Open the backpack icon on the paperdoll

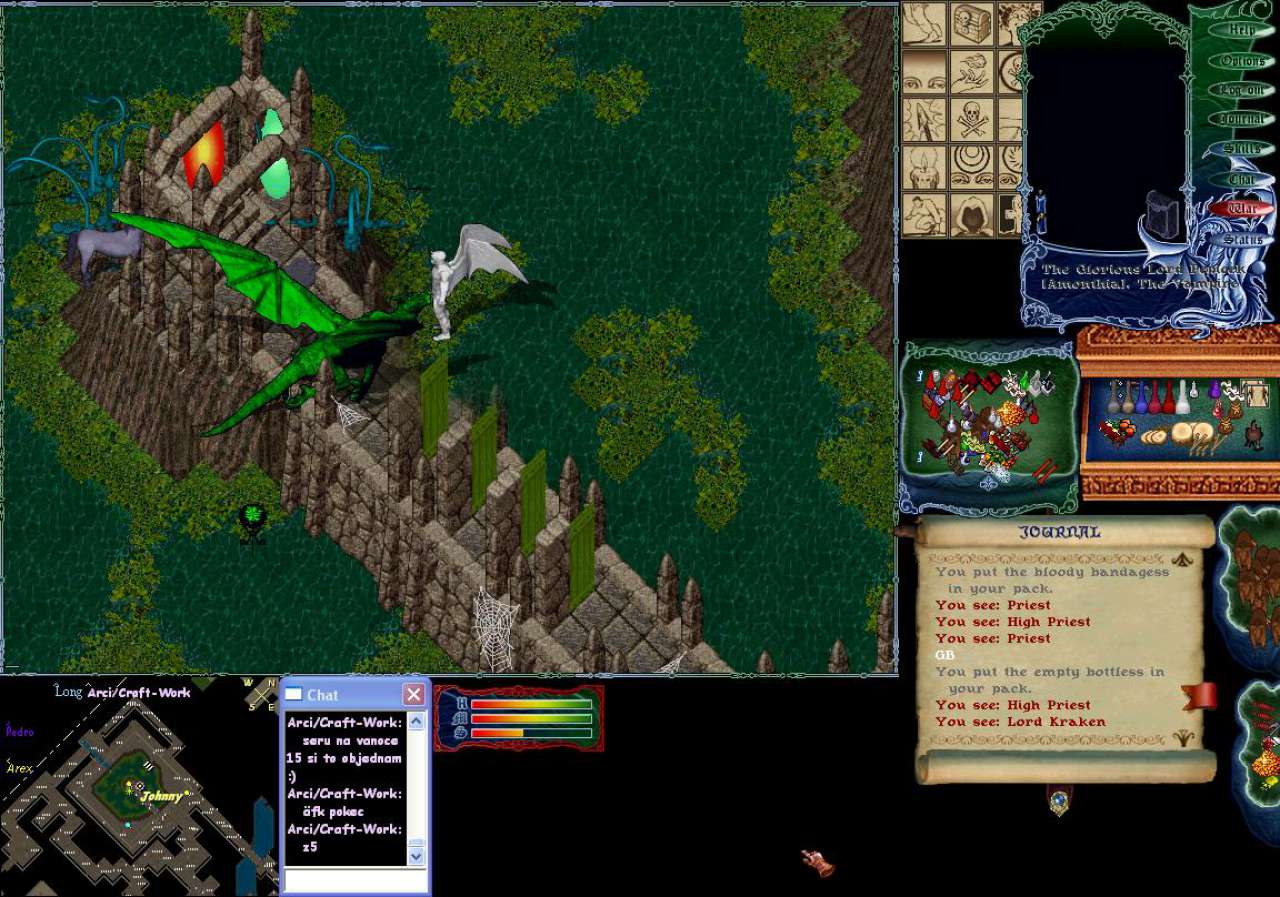point(1163,213)
